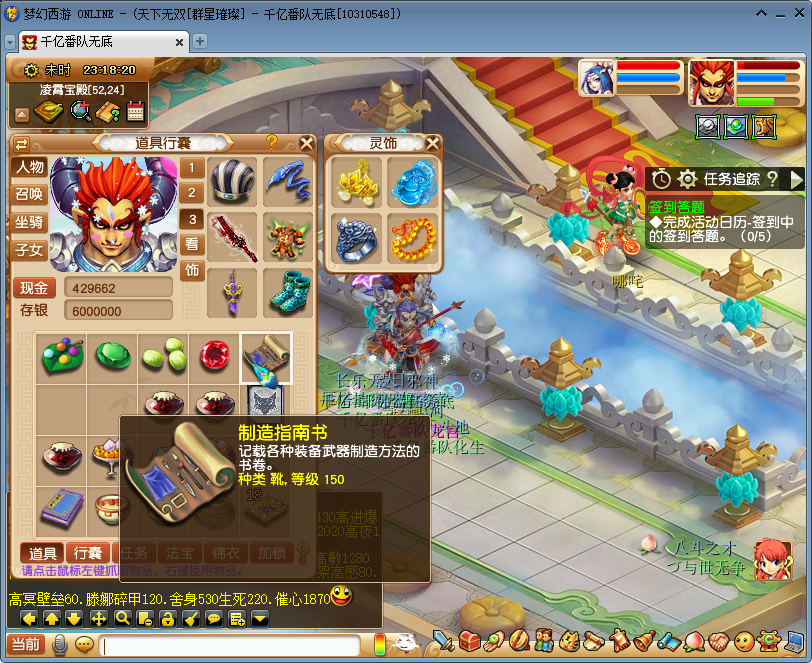Viewport: 812px width, 663px height.
Task: Close the 灵饰 accessories panel
Action: (432, 143)
